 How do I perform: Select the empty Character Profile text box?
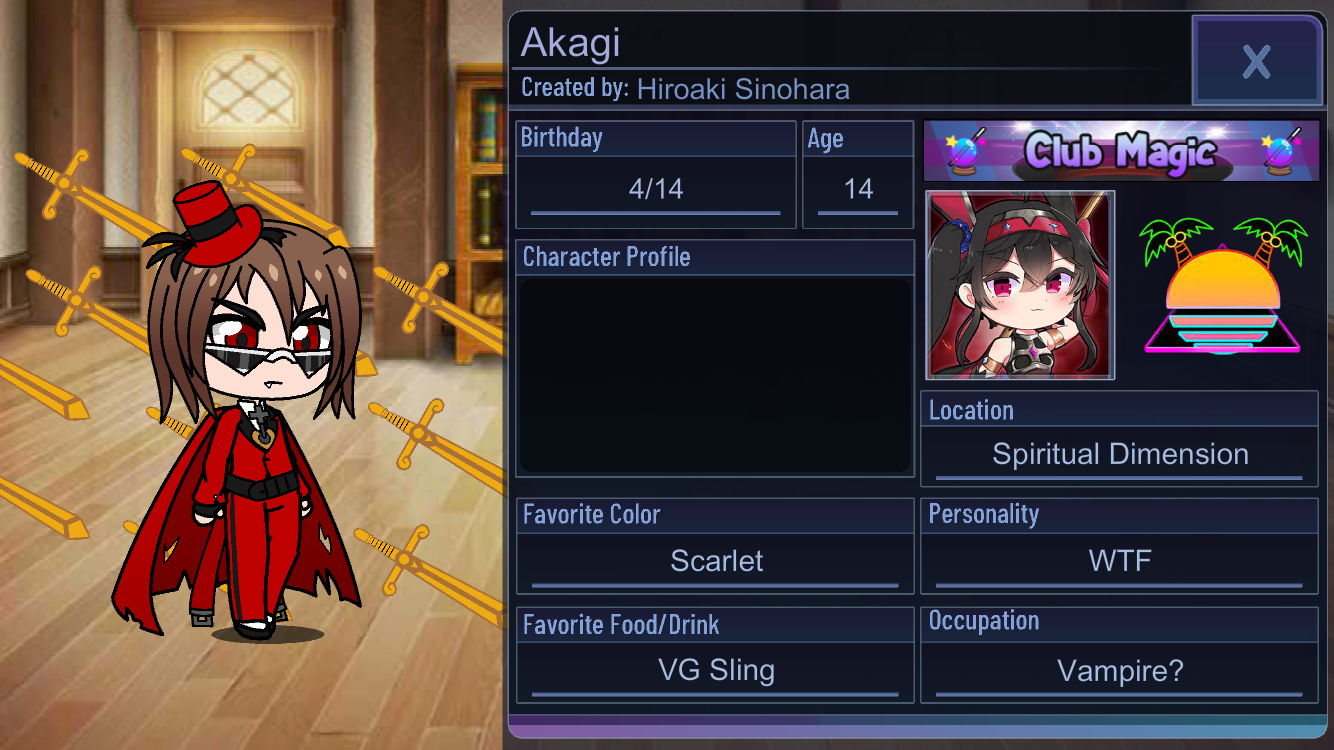click(715, 375)
